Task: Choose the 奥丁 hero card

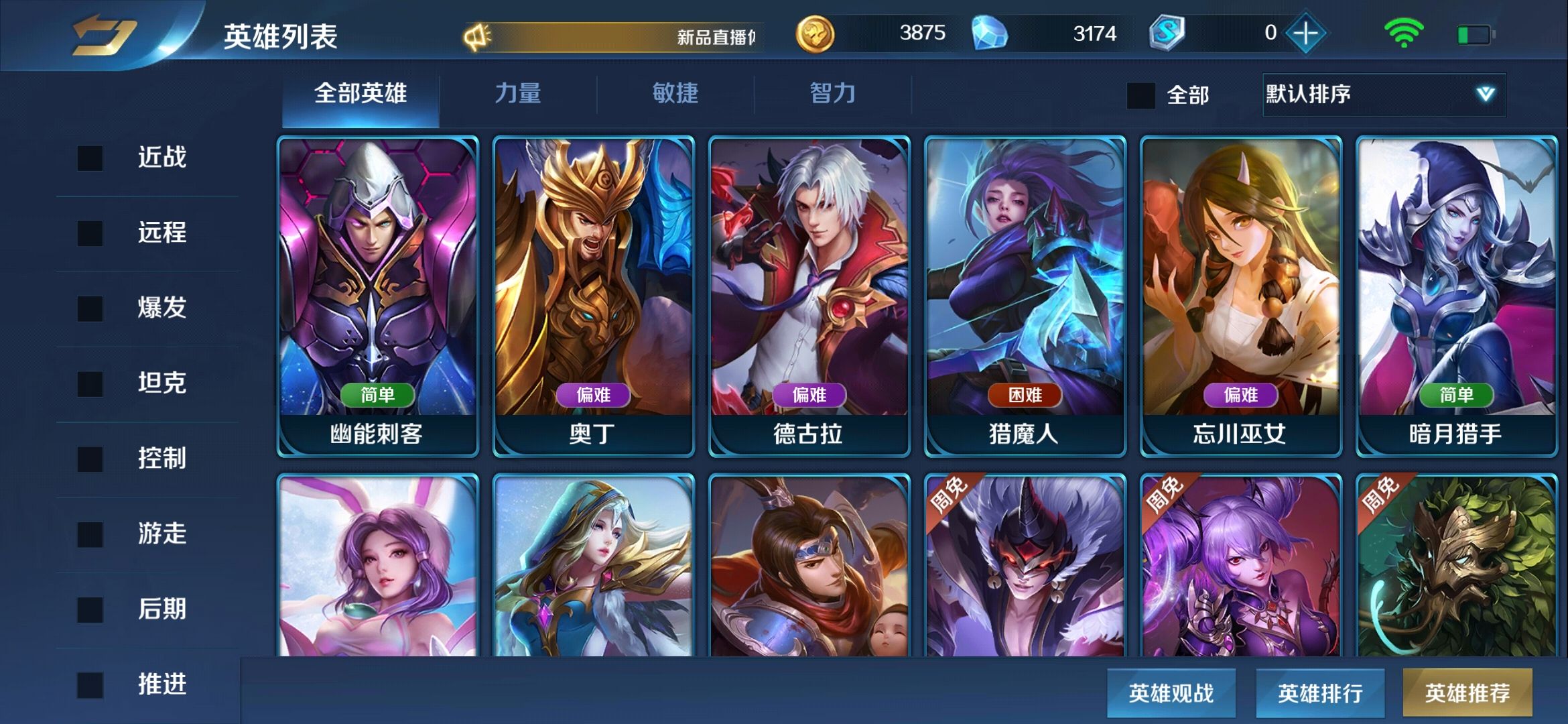Action: tap(594, 296)
